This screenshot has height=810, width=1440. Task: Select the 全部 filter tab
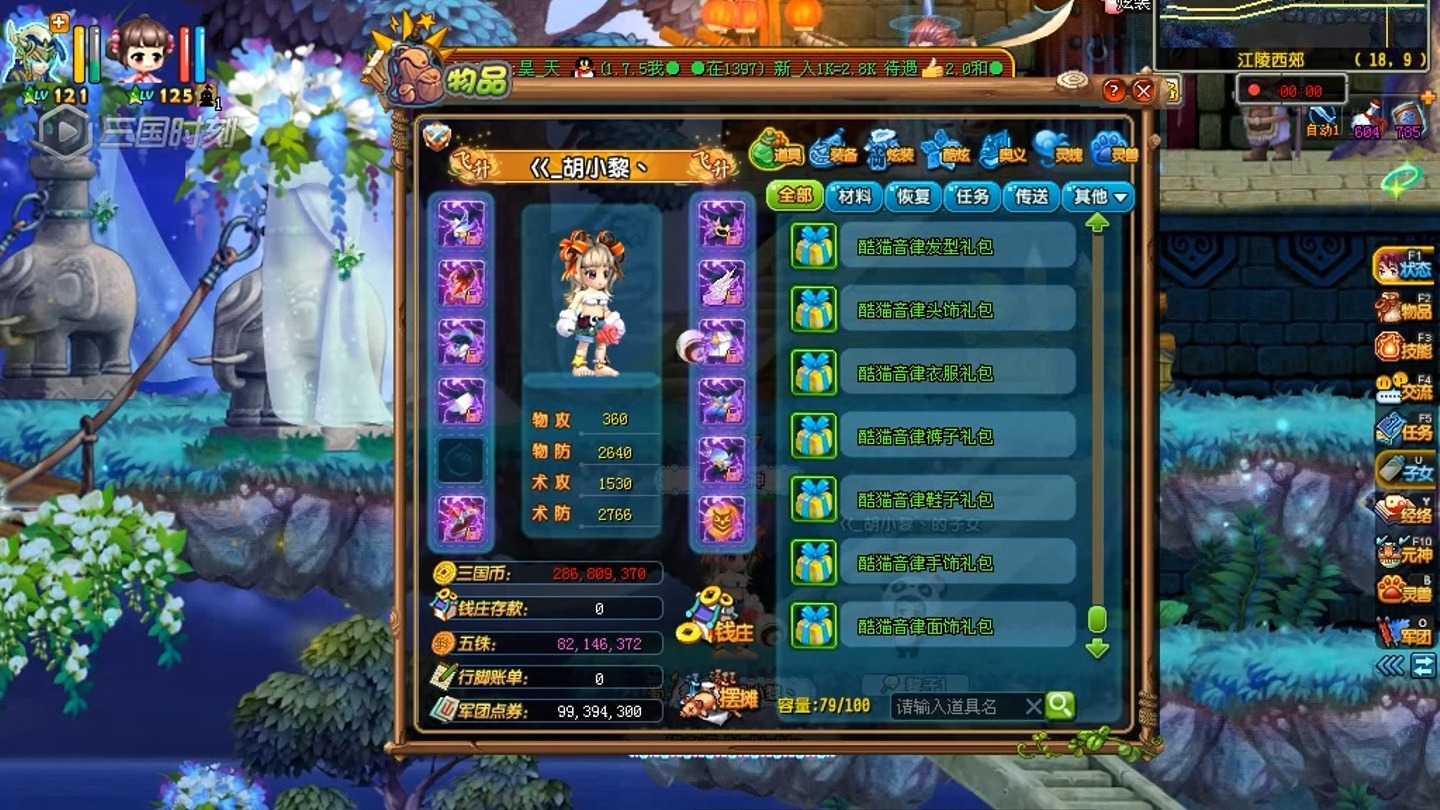795,196
